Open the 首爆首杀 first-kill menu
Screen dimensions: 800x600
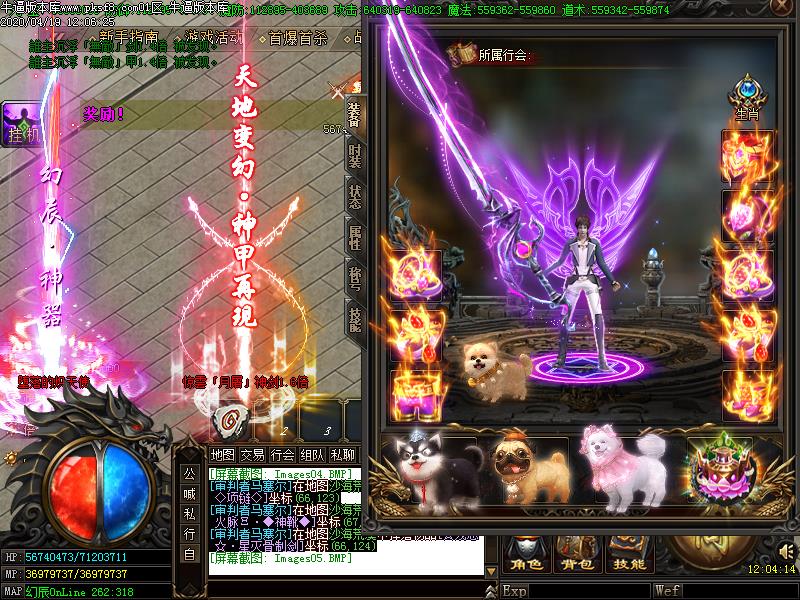click(x=298, y=39)
